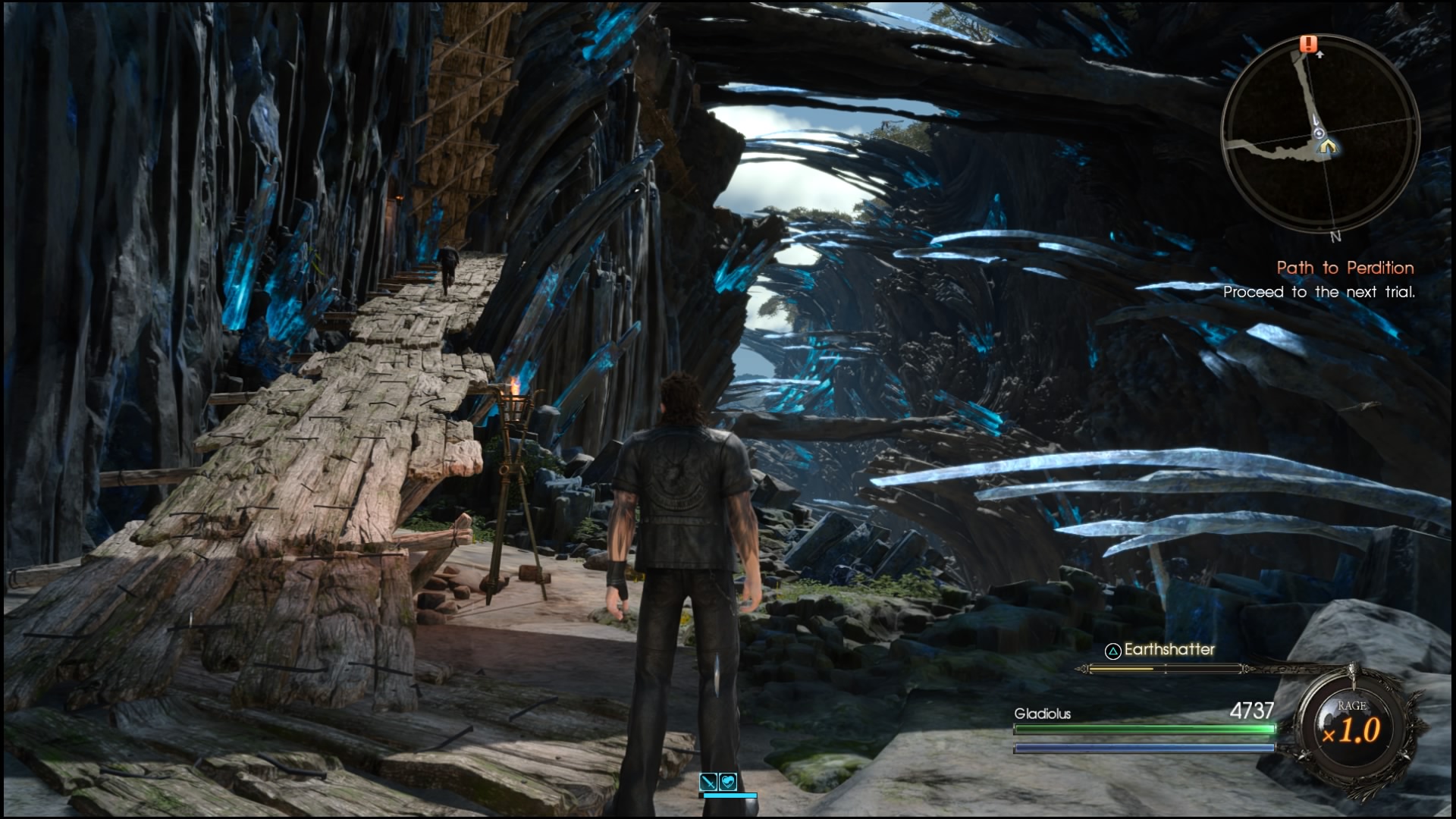Select the heart status buff icon
The image size is (1456, 819).
point(728,781)
